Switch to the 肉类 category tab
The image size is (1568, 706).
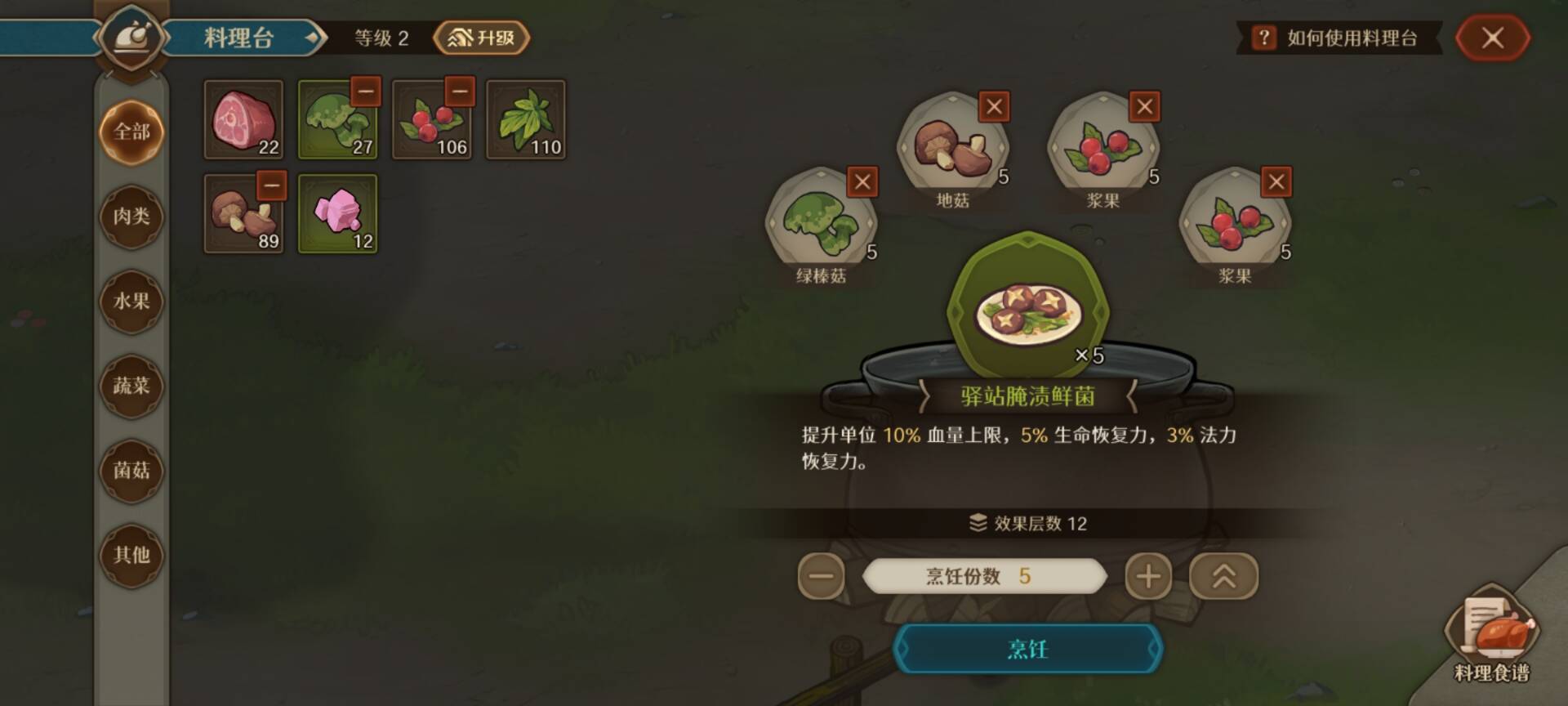pos(131,217)
